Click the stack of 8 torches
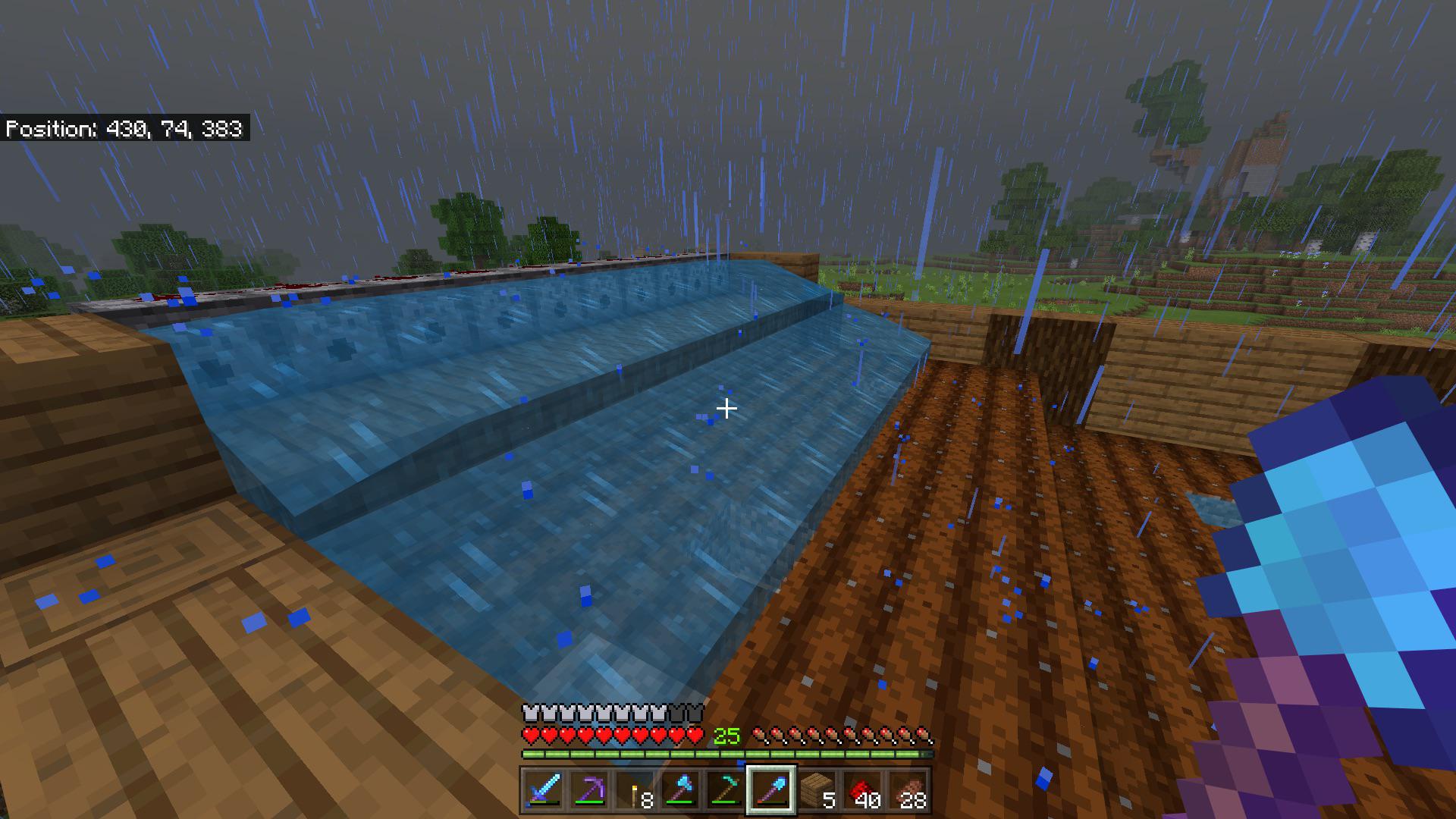The height and width of the screenshot is (819, 1456). click(x=636, y=789)
